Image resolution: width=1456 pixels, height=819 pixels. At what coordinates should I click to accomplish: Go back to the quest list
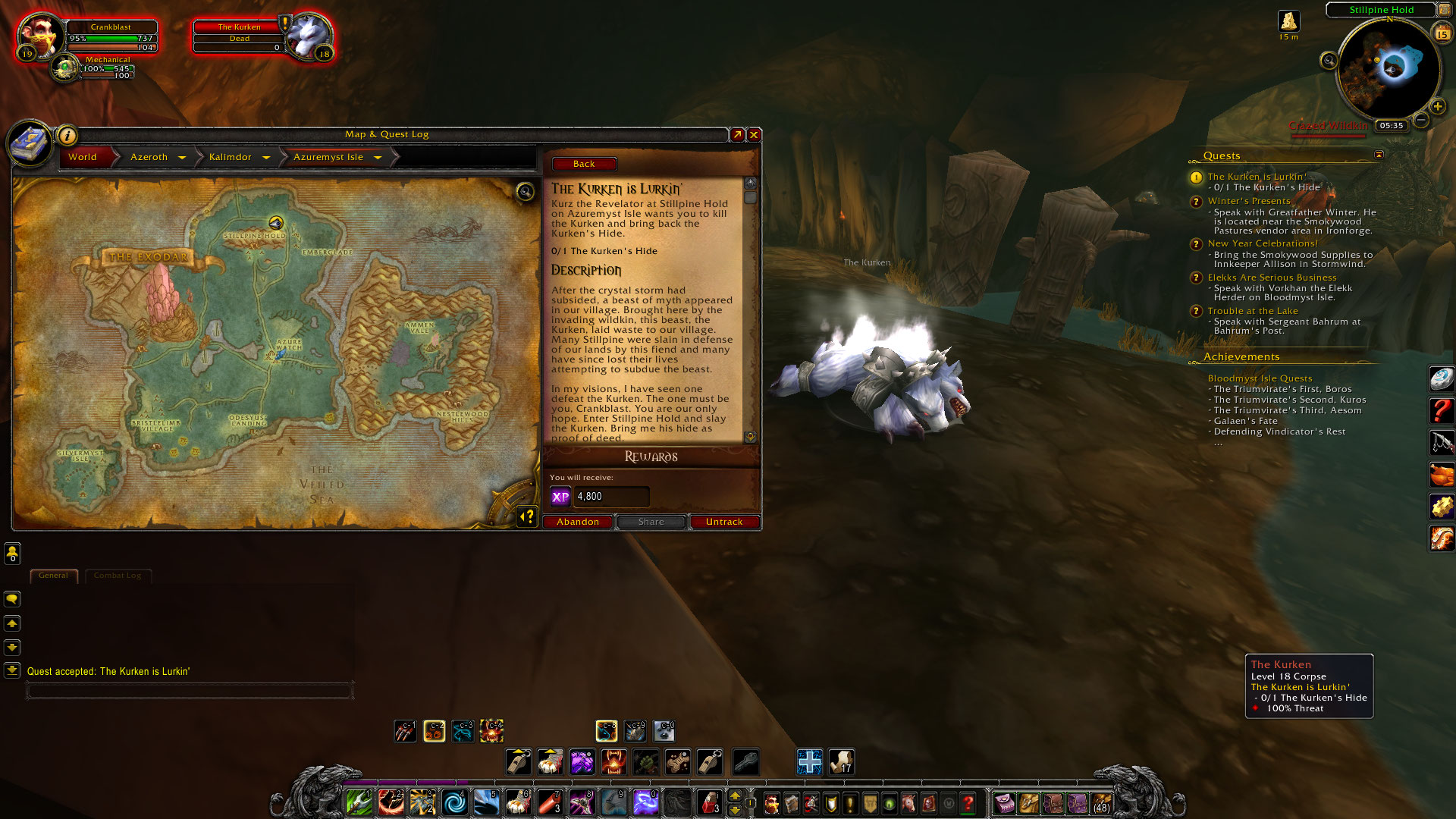click(x=584, y=164)
